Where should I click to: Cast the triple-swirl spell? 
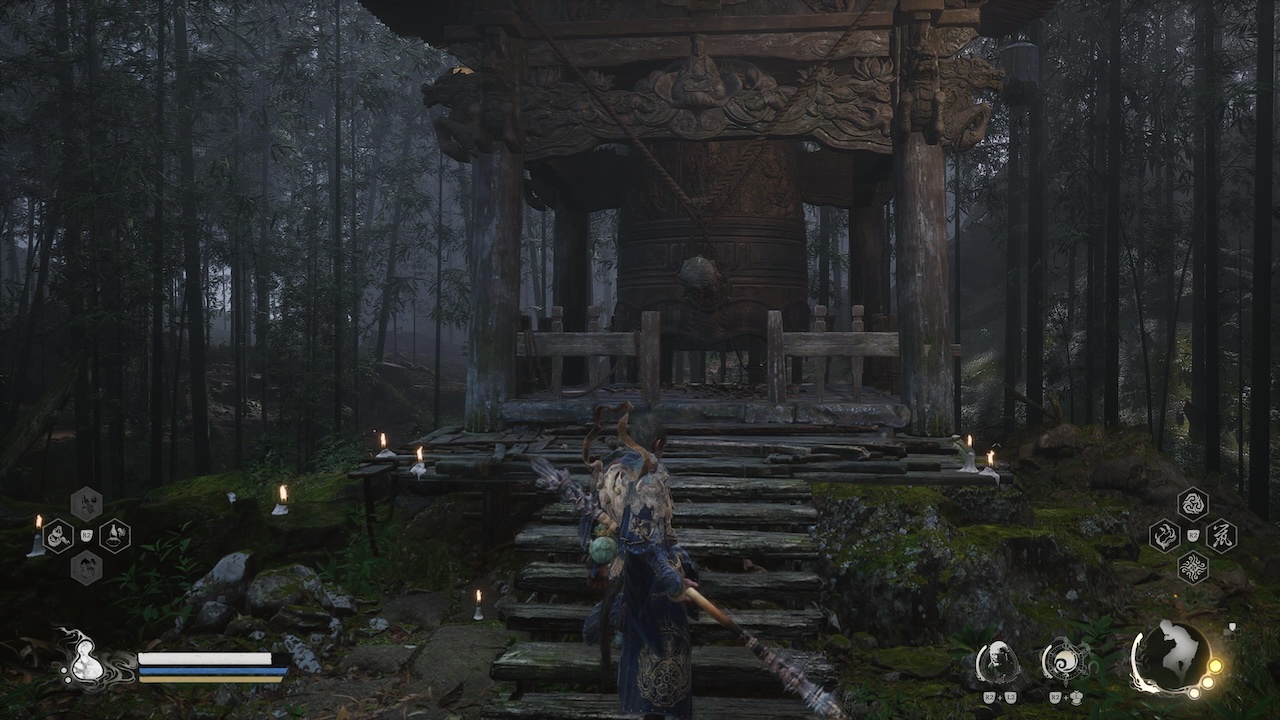pyautogui.click(x=1192, y=503)
